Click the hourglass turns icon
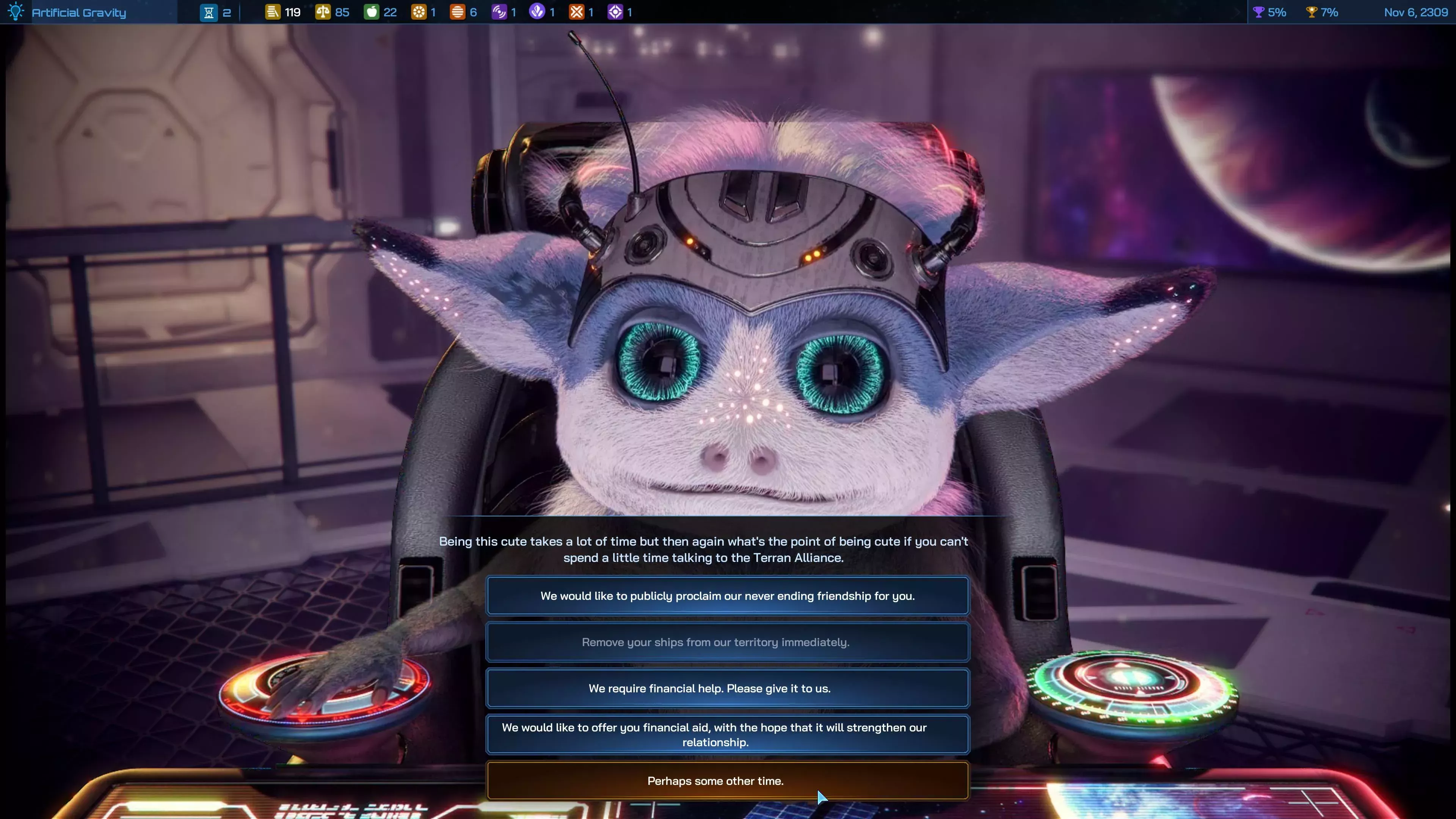Viewport: 1456px width, 819px height. tap(209, 13)
